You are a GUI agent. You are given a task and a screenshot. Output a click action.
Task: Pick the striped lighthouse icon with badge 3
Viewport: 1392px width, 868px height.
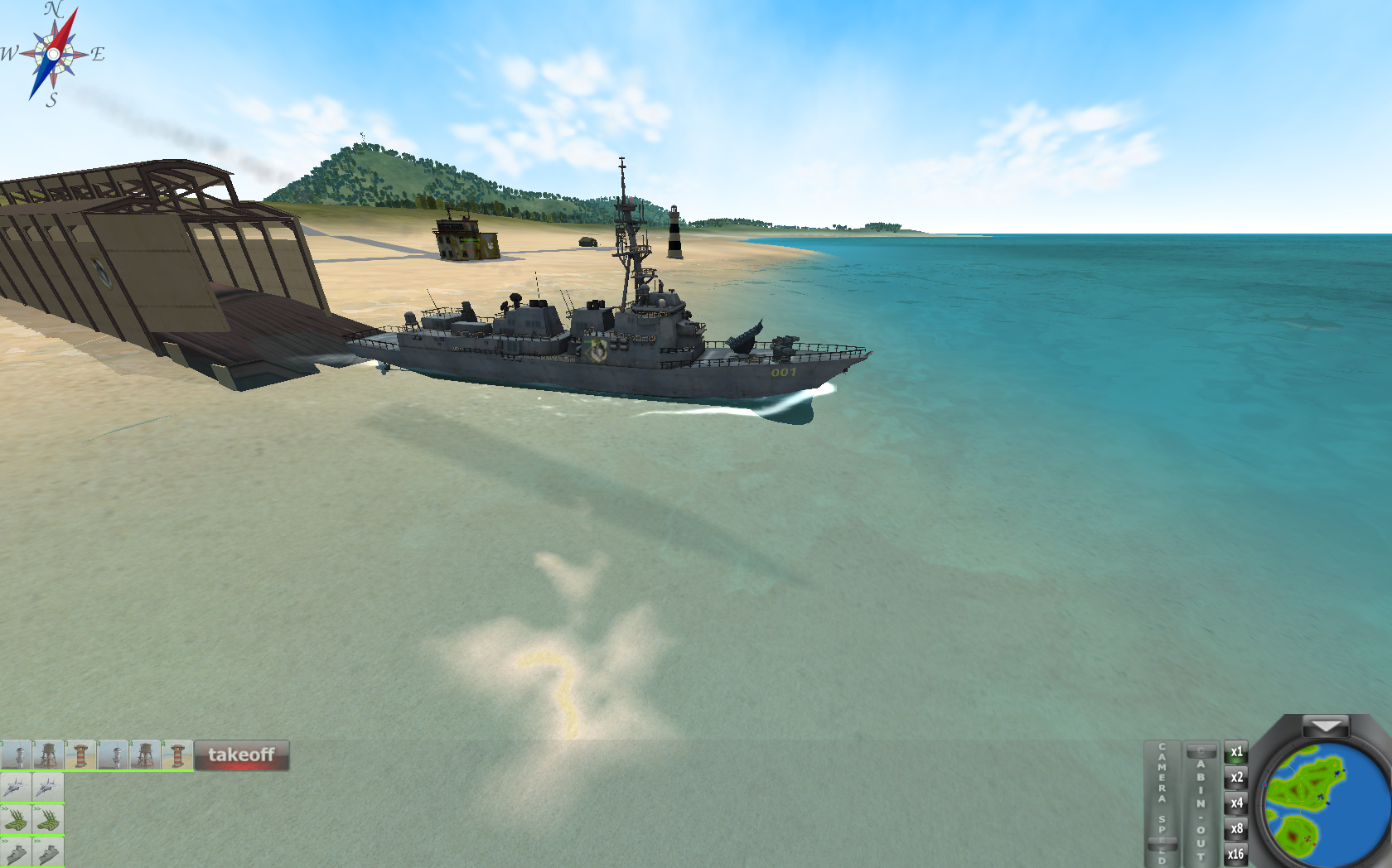(x=80, y=754)
